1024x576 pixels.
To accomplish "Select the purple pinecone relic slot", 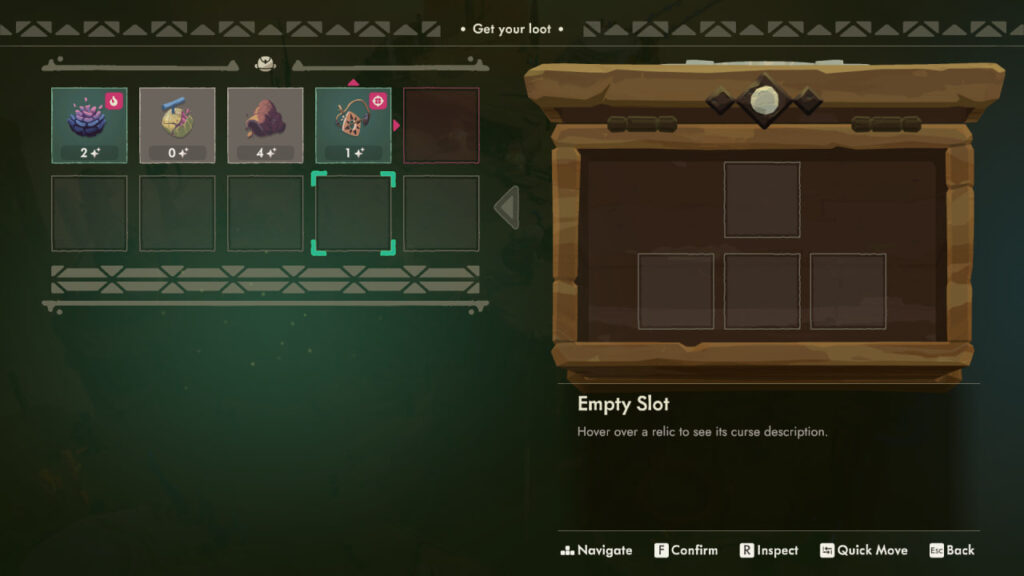I will click(89, 124).
